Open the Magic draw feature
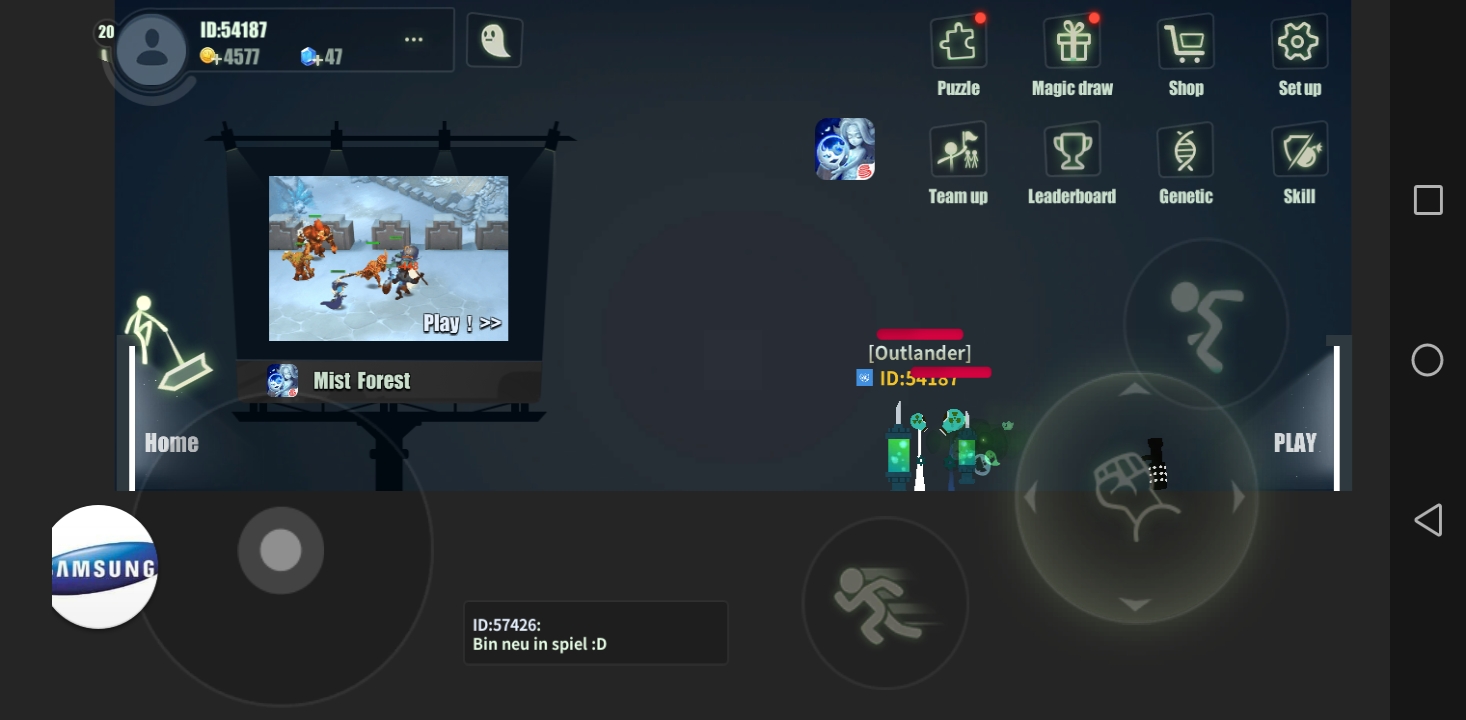 tap(1072, 42)
